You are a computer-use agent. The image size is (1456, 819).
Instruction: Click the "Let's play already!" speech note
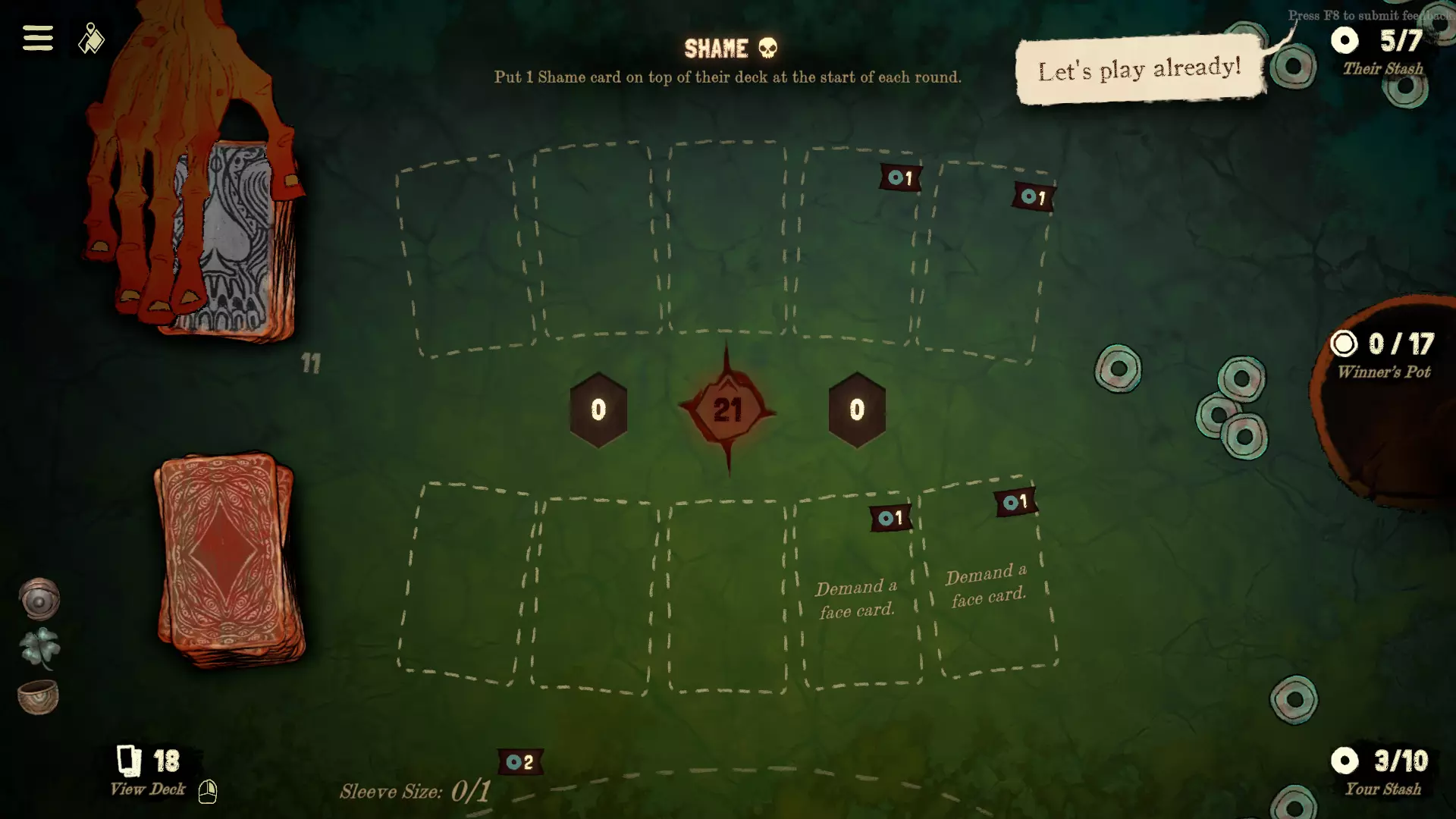pos(1139,70)
